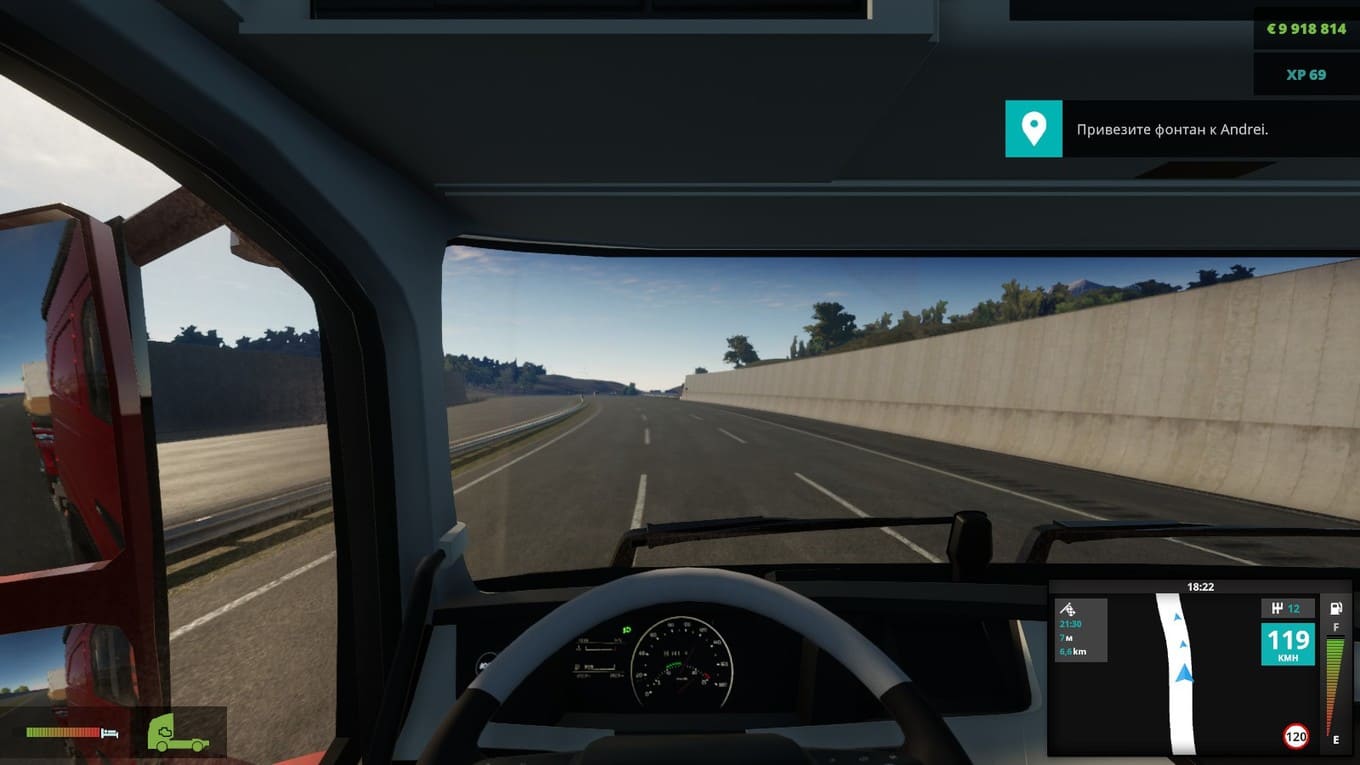Select the checkered flag destination panel
The image size is (1360, 765).
coord(1080,630)
